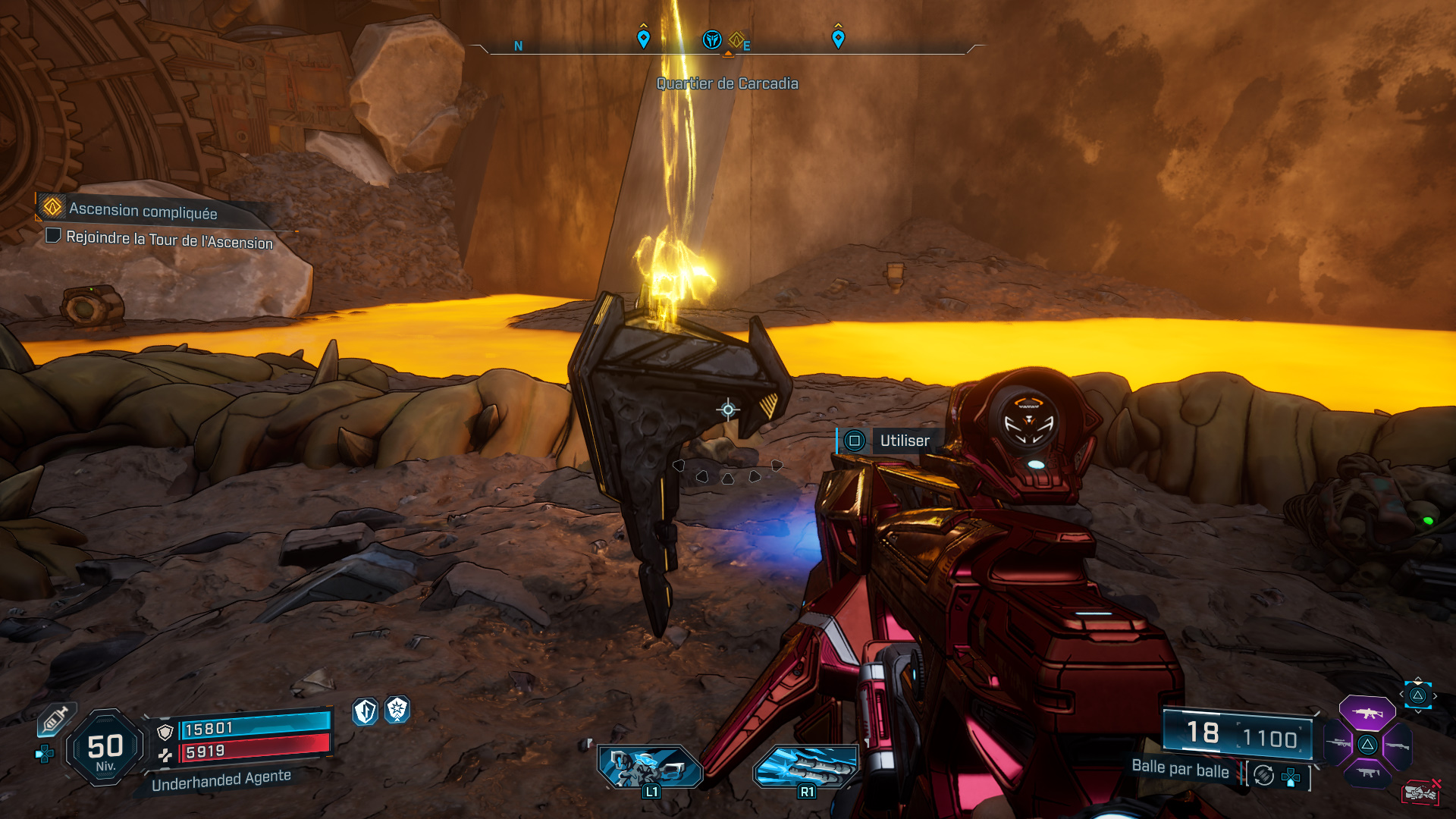This screenshot has width=1456, height=819.
Task: Activate the R1 blue ordnance ability icon
Action: (x=806, y=766)
